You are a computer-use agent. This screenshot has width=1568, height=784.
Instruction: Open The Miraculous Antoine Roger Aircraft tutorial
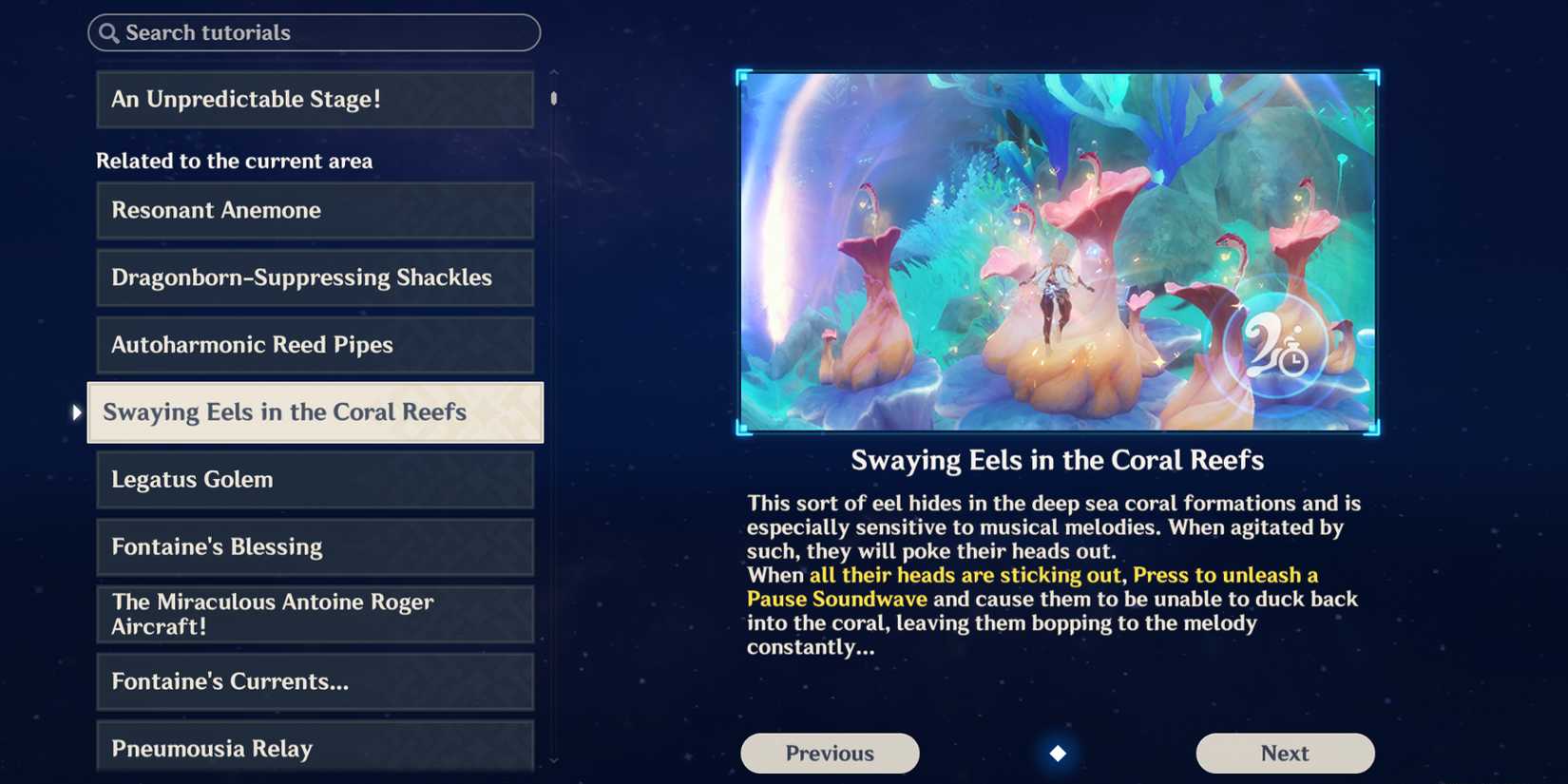click(x=315, y=614)
